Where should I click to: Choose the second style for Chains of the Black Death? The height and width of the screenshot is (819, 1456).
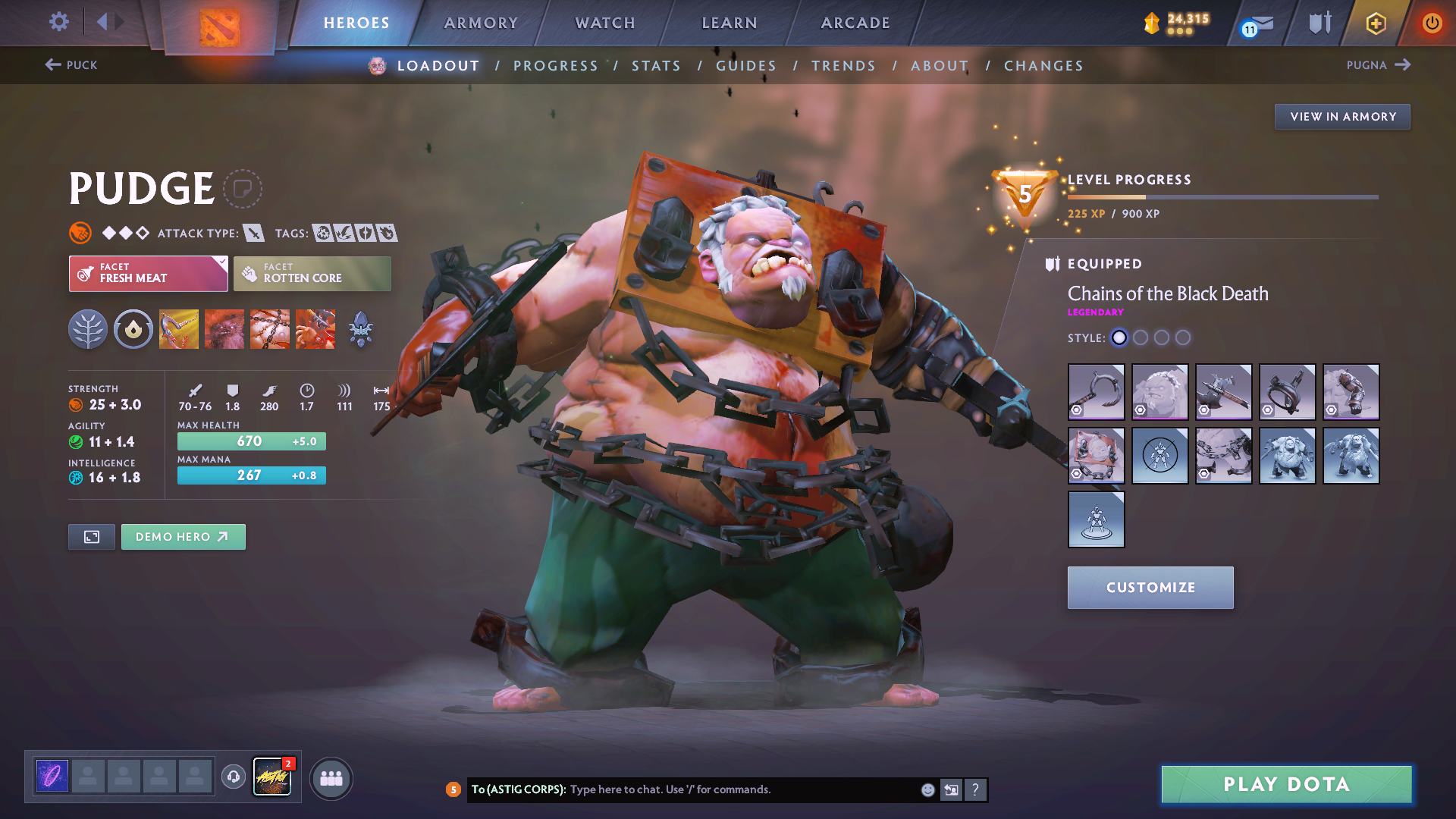click(1141, 338)
